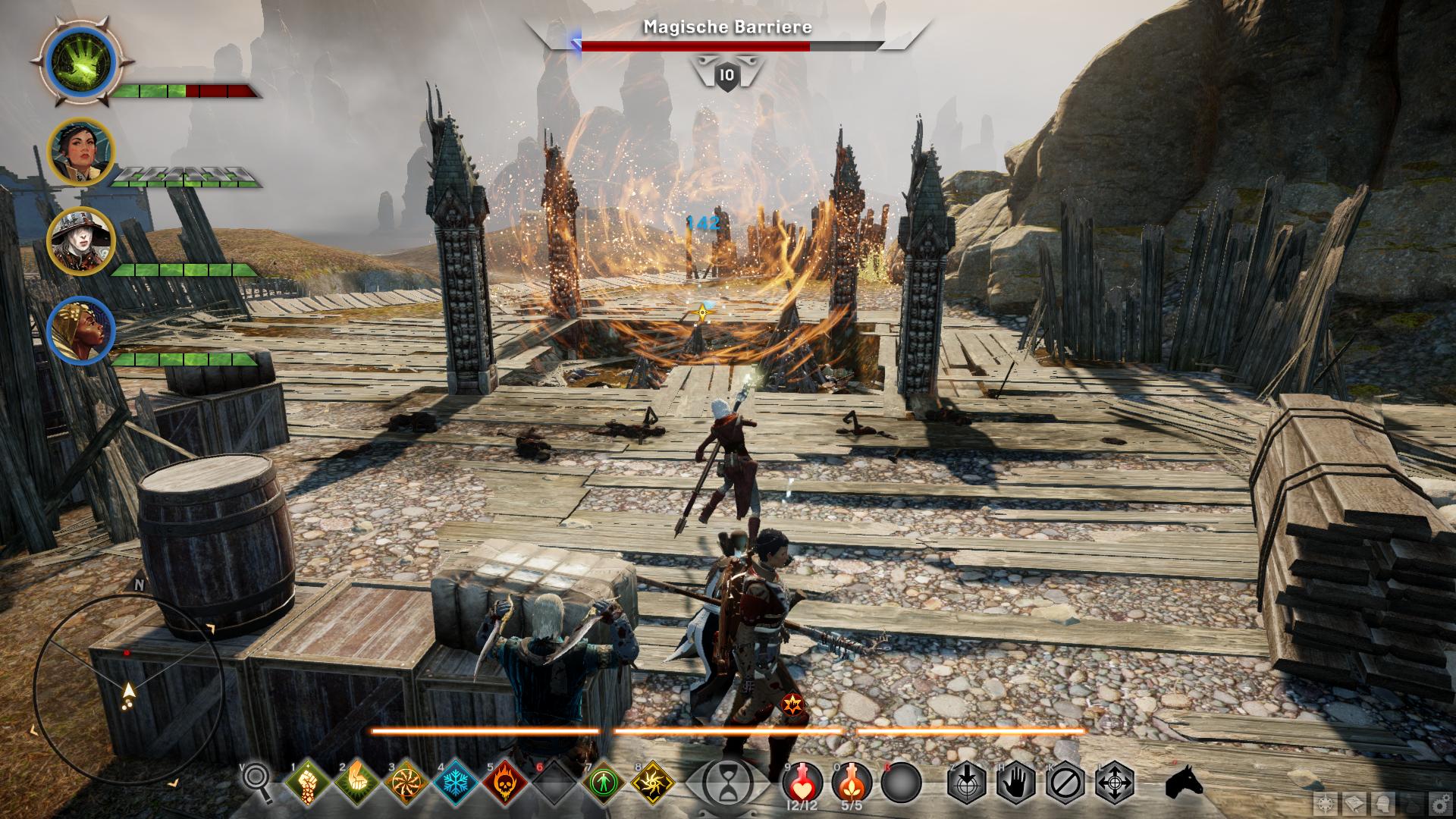Switch to the goggled companion's portrait
Image resolution: width=1456 pixels, height=819 pixels.
tap(80, 152)
